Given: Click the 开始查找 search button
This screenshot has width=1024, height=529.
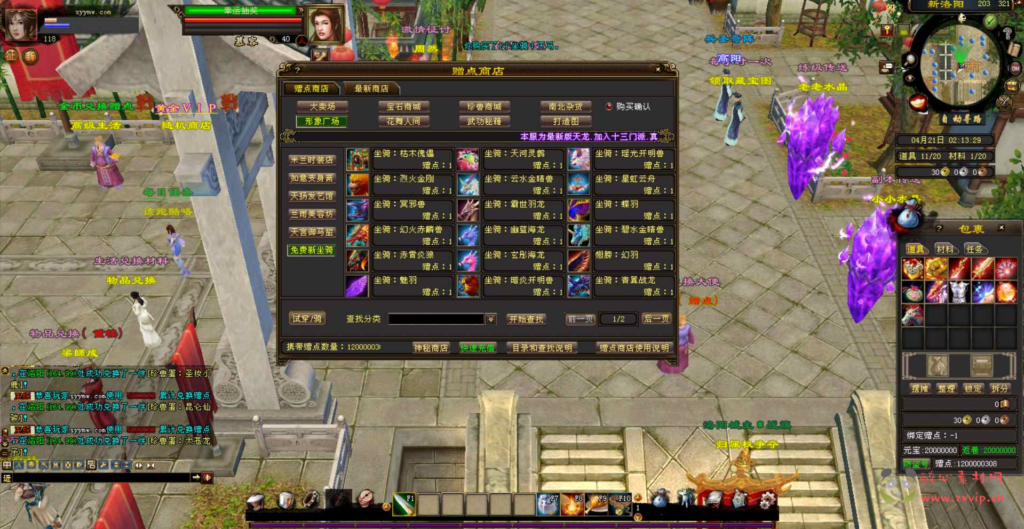Looking at the screenshot, I should pos(527,319).
